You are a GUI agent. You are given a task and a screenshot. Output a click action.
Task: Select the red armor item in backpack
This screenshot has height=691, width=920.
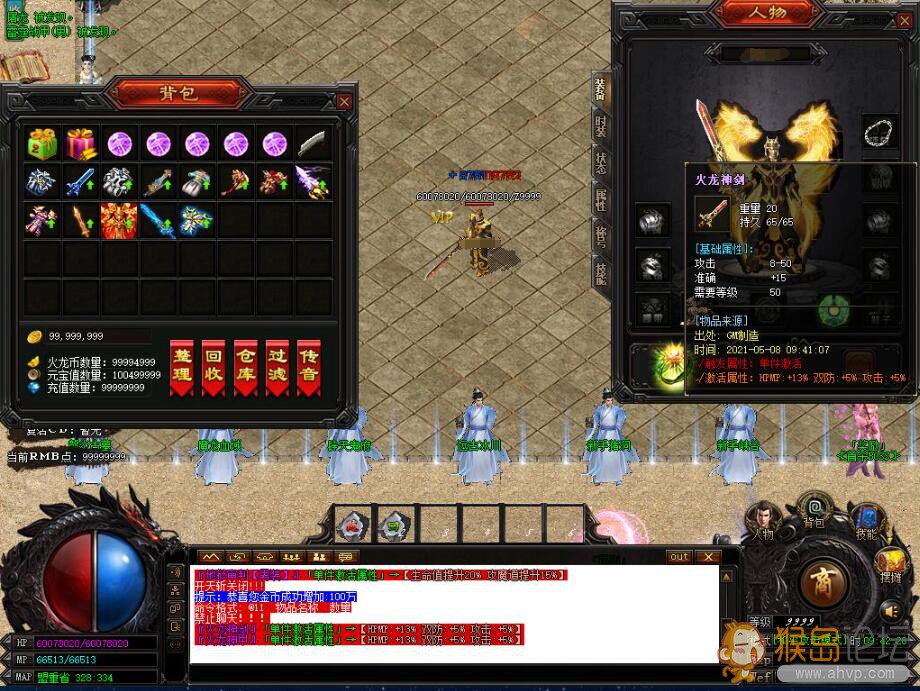(119, 219)
